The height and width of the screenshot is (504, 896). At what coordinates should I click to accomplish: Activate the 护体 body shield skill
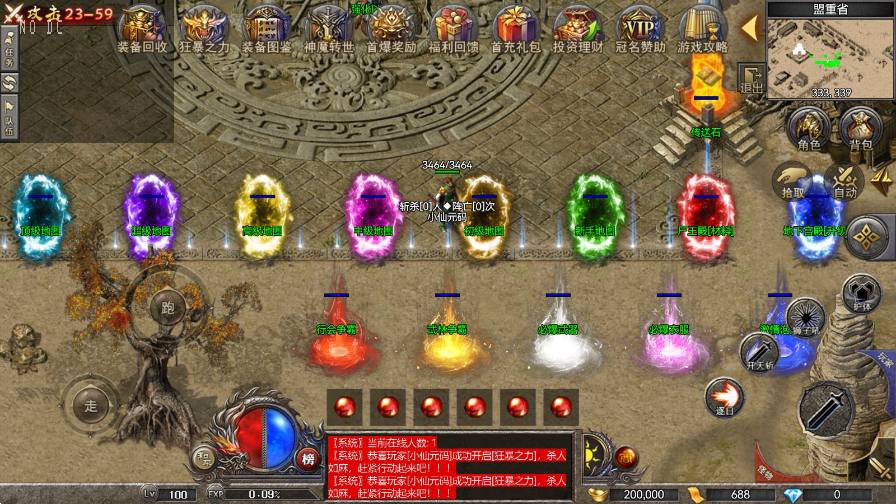coord(858,291)
